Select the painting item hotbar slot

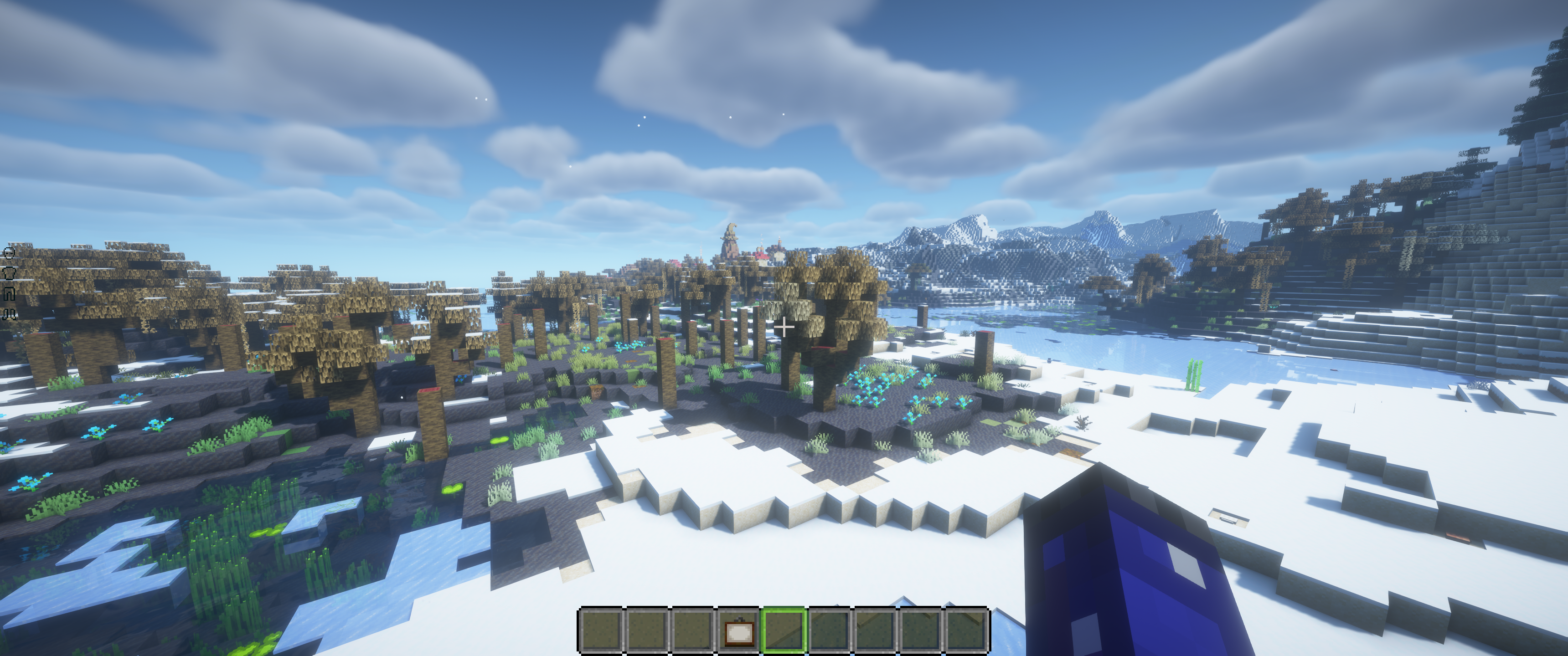click(x=738, y=630)
